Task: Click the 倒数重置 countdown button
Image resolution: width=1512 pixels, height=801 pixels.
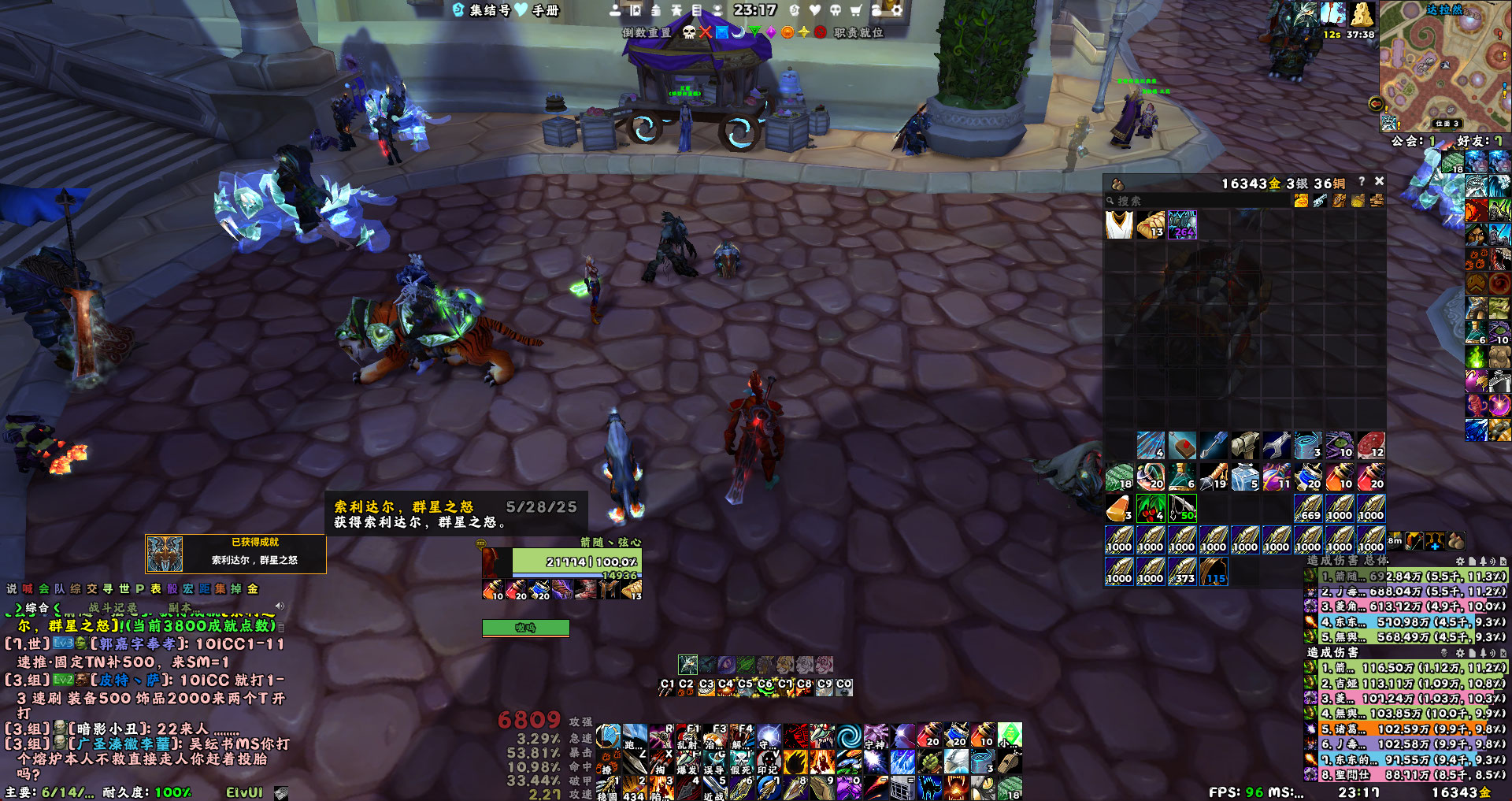Action: point(647,32)
